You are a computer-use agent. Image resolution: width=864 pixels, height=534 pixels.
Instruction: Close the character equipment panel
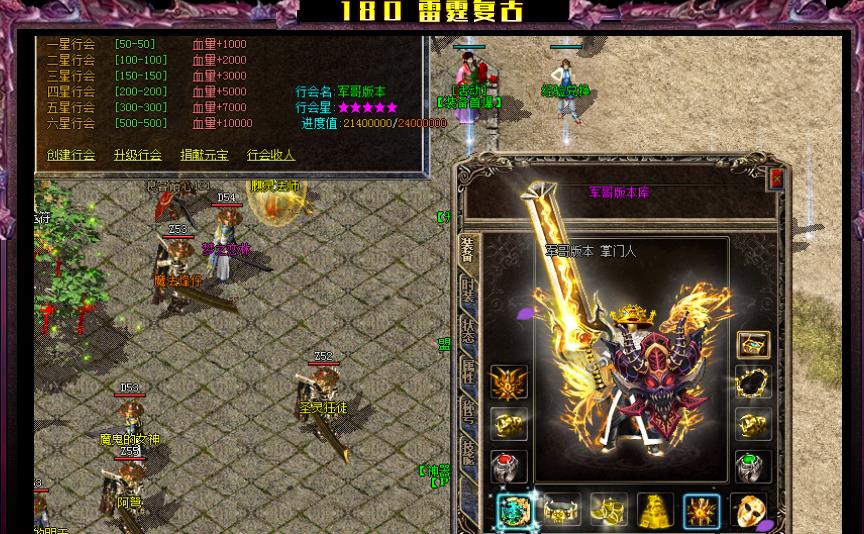(776, 178)
